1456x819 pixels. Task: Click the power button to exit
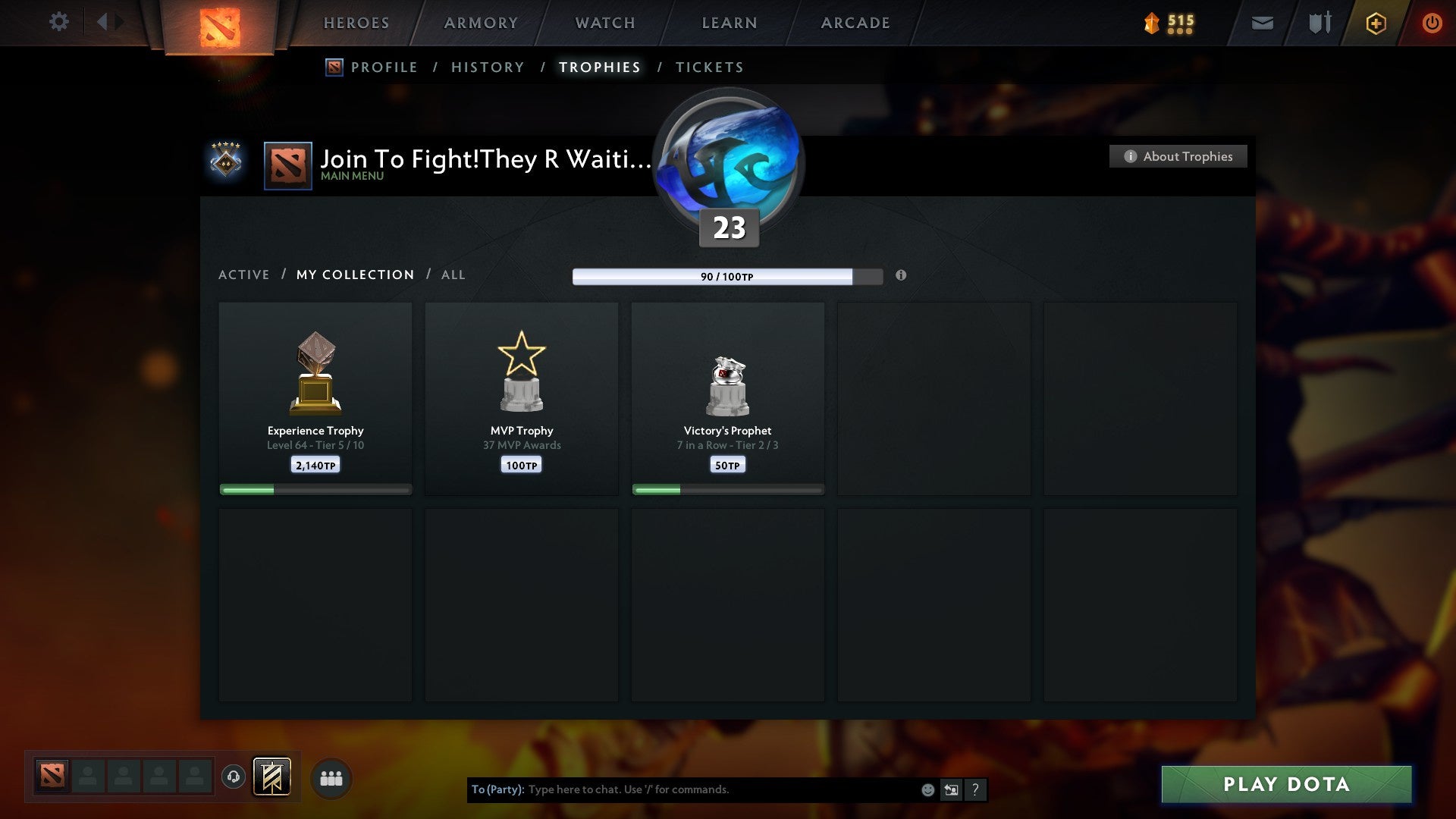tap(1432, 22)
